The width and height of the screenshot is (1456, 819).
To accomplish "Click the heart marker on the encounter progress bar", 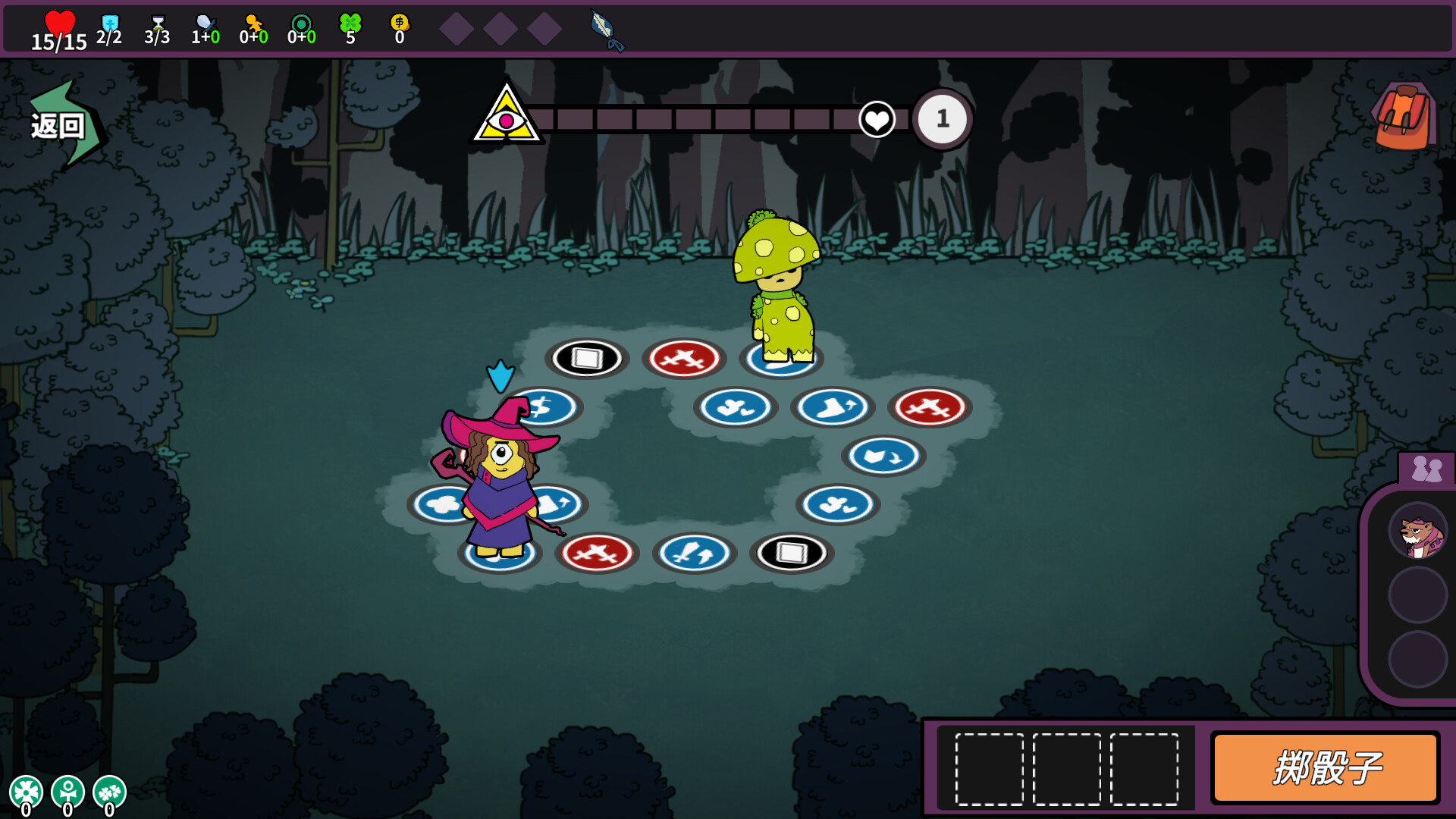I will click(877, 119).
